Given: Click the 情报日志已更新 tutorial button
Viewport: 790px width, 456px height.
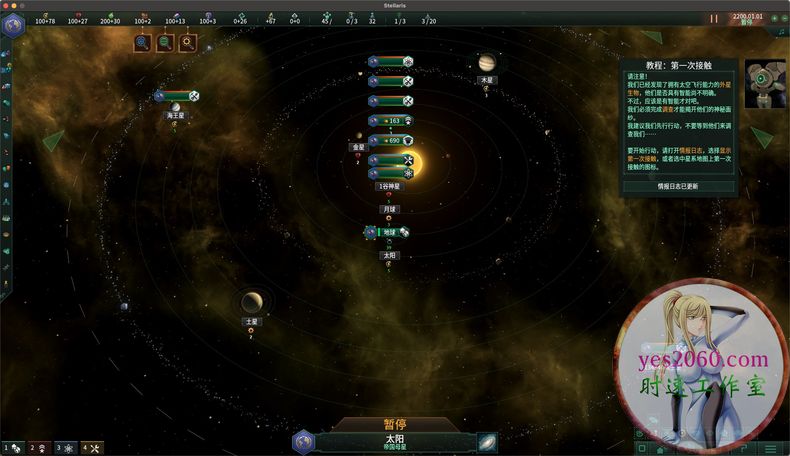Looking at the screenshot, I should coord(678,186).
